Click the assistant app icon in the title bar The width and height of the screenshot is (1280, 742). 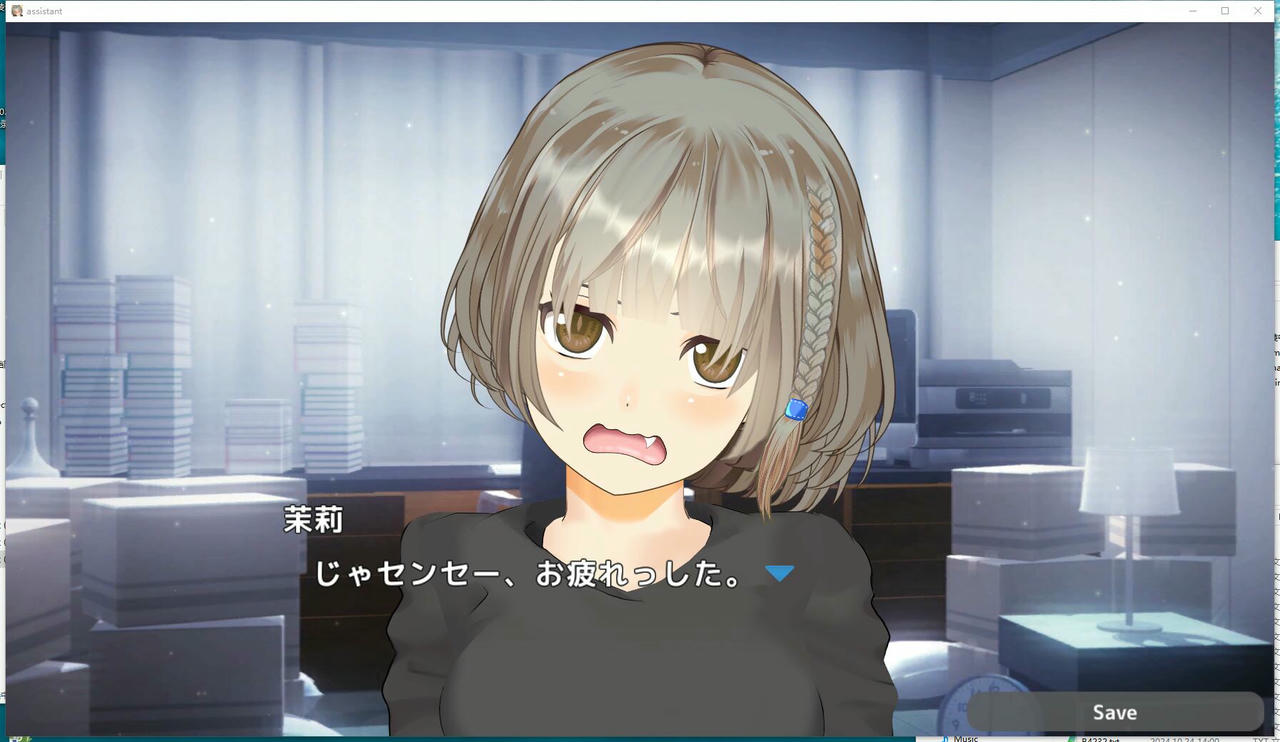17,11
